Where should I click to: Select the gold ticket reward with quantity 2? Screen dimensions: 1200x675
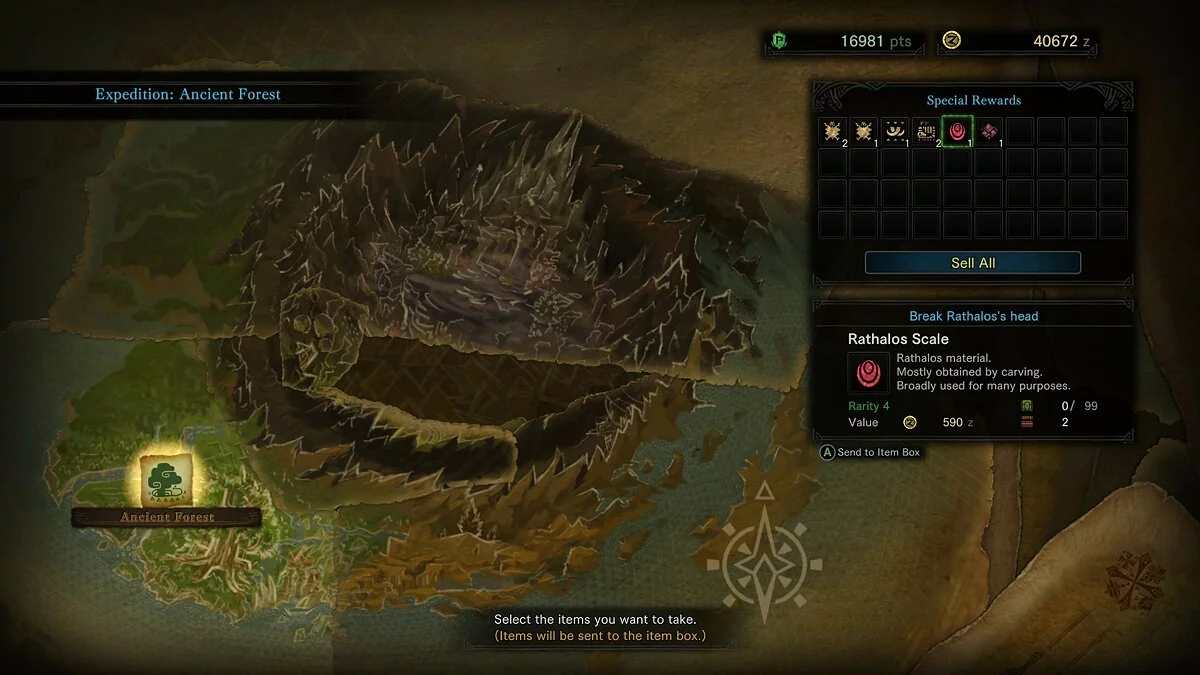click(x=926, y=131)
